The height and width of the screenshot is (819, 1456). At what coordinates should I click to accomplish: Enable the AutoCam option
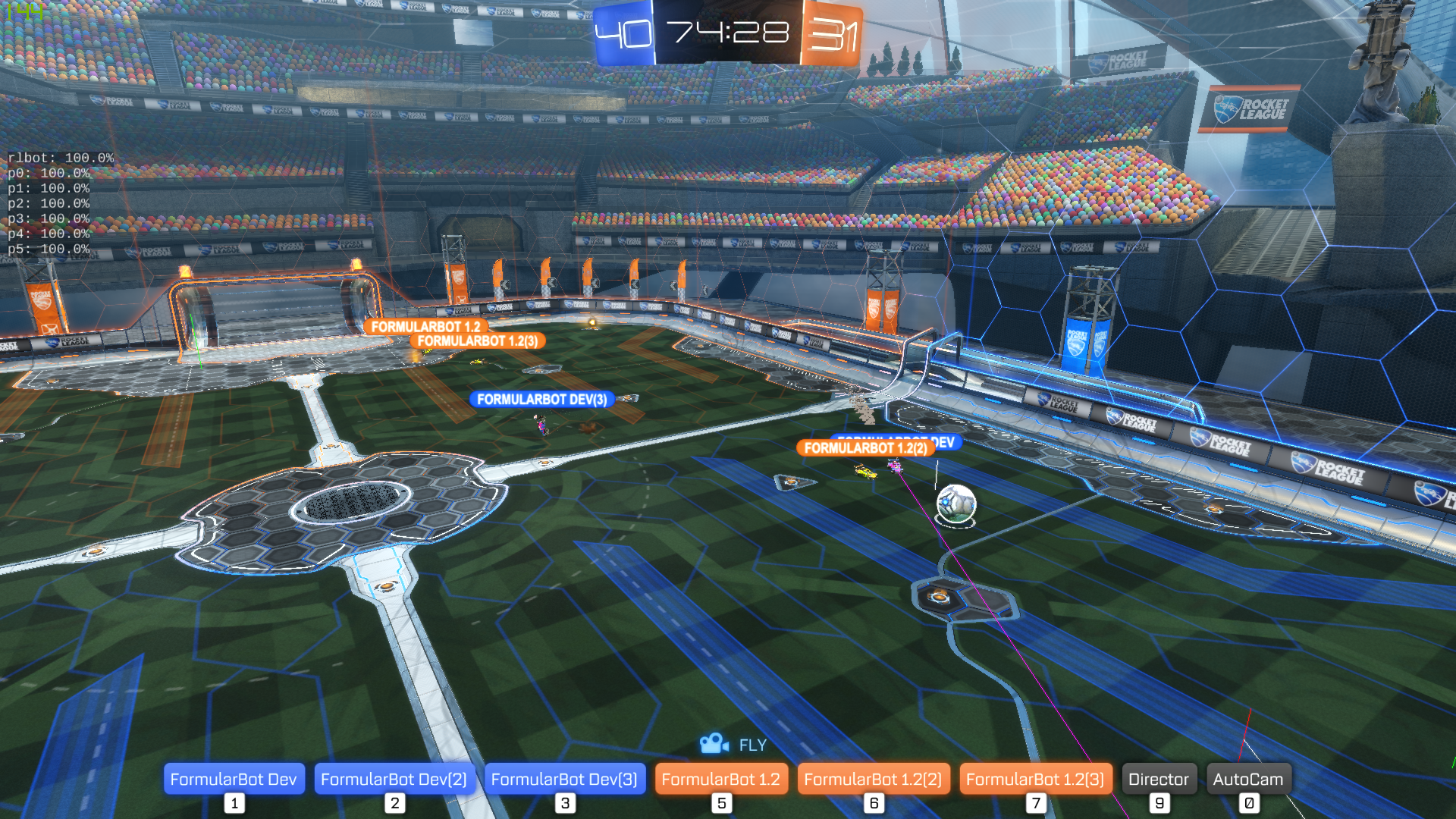click(1247, 779)
